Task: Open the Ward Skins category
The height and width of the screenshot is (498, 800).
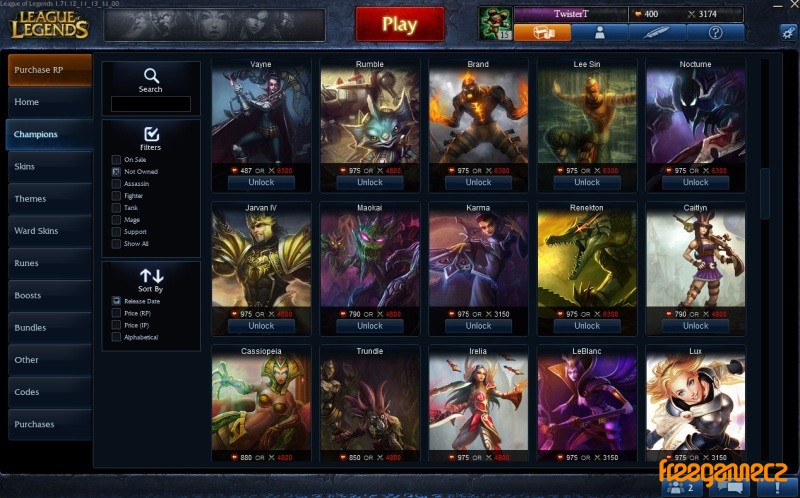Action: 50,231
